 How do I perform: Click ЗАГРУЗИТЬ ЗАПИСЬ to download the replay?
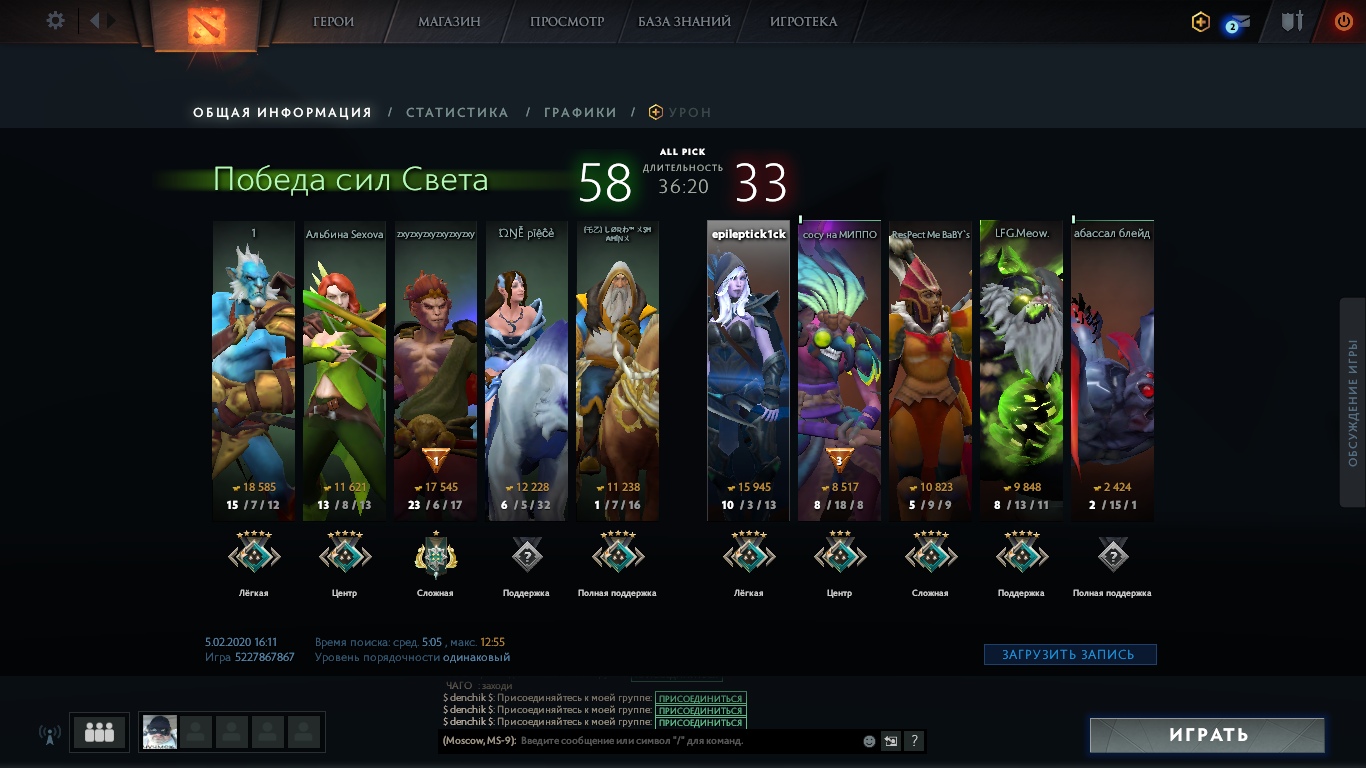[1070, 655]
